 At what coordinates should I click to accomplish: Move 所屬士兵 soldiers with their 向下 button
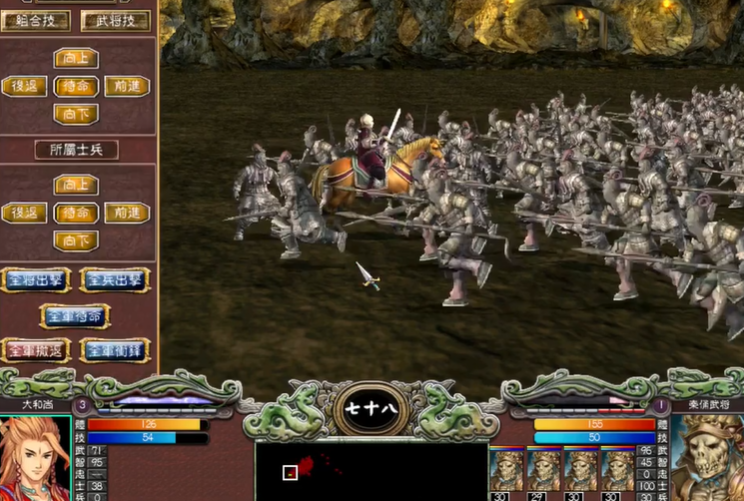click(76, 241)
